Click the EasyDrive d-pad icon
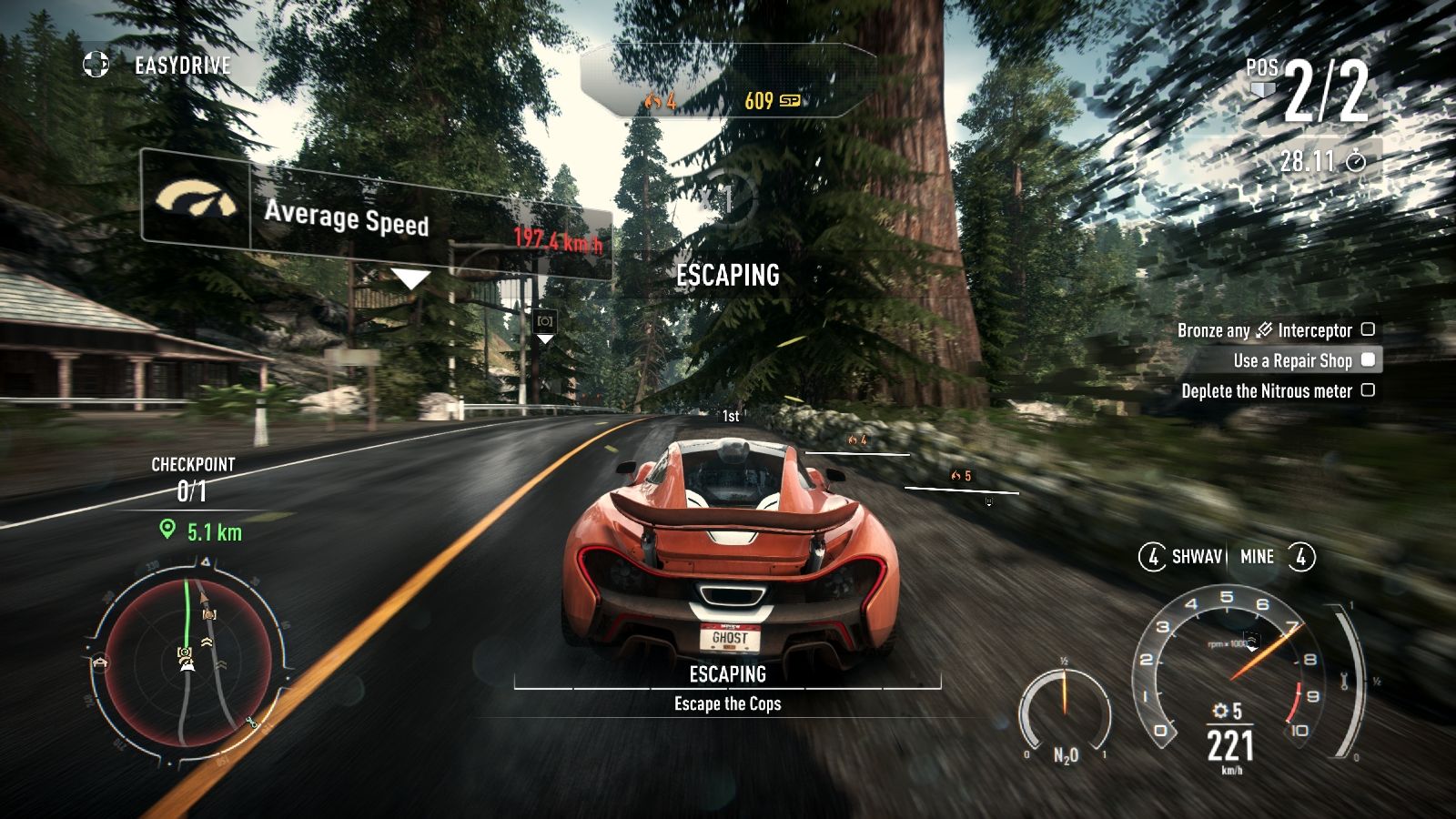 pos(94,65)
